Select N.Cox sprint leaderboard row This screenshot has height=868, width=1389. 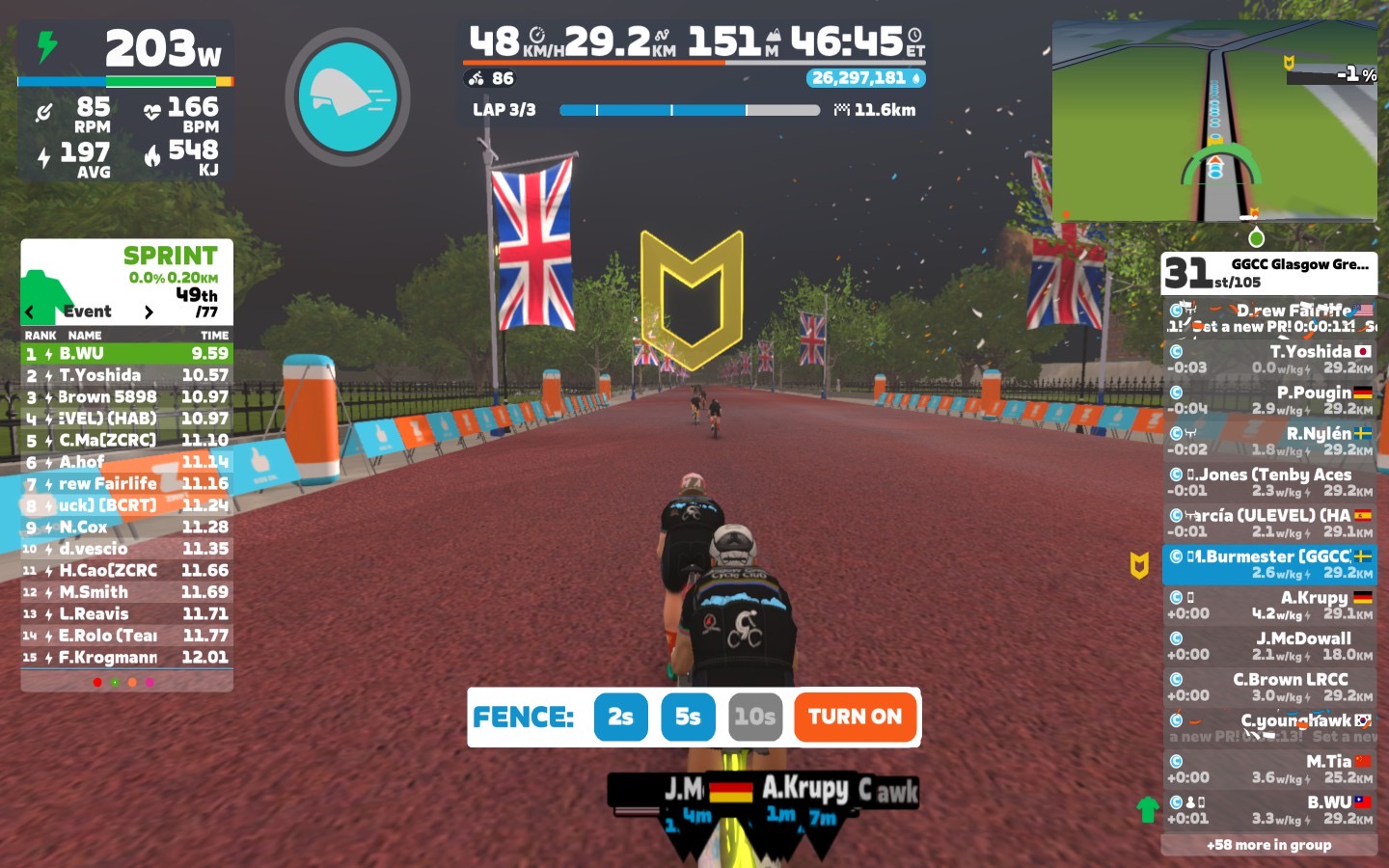[126, 528]
